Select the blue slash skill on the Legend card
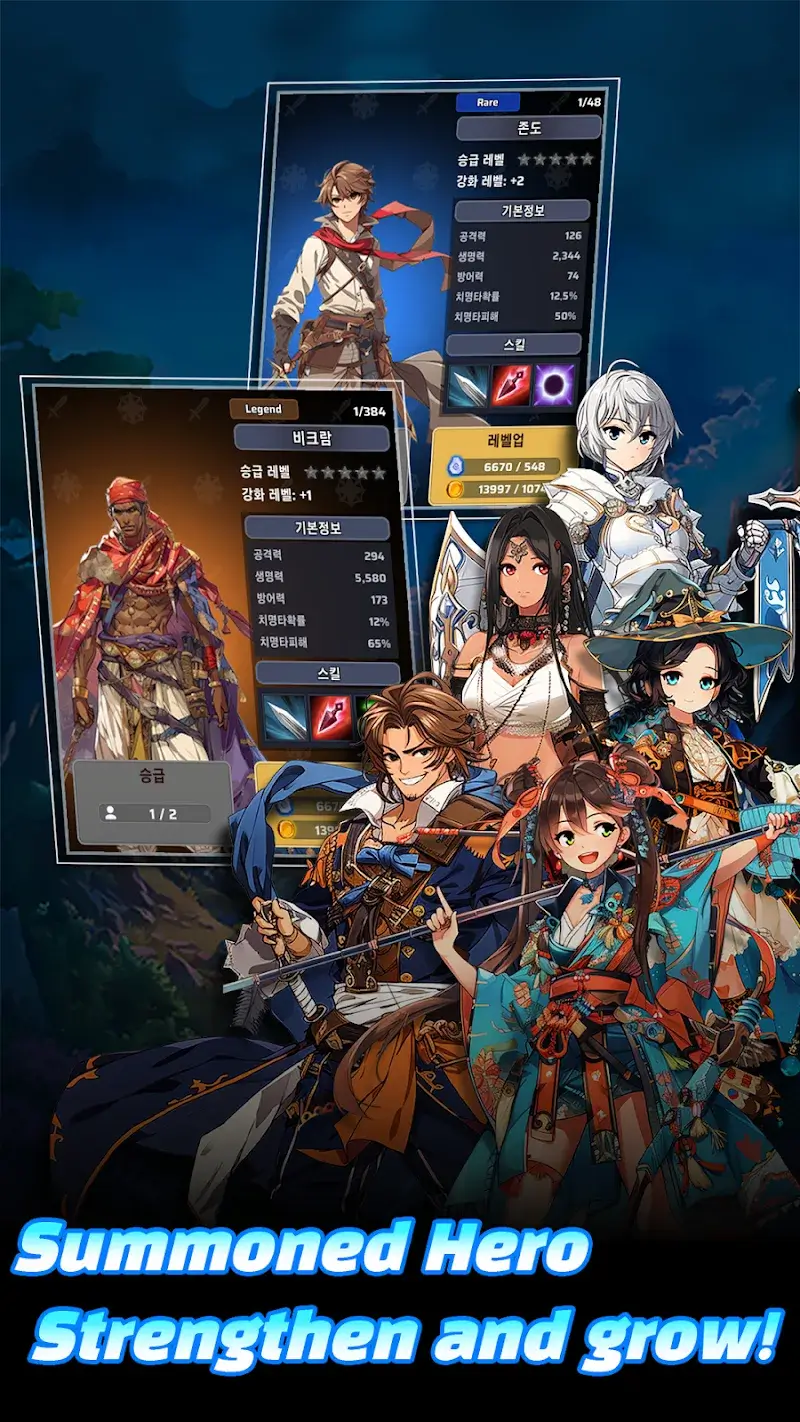The height and width of the screenshot is (1422, 800). coord(284,715)
